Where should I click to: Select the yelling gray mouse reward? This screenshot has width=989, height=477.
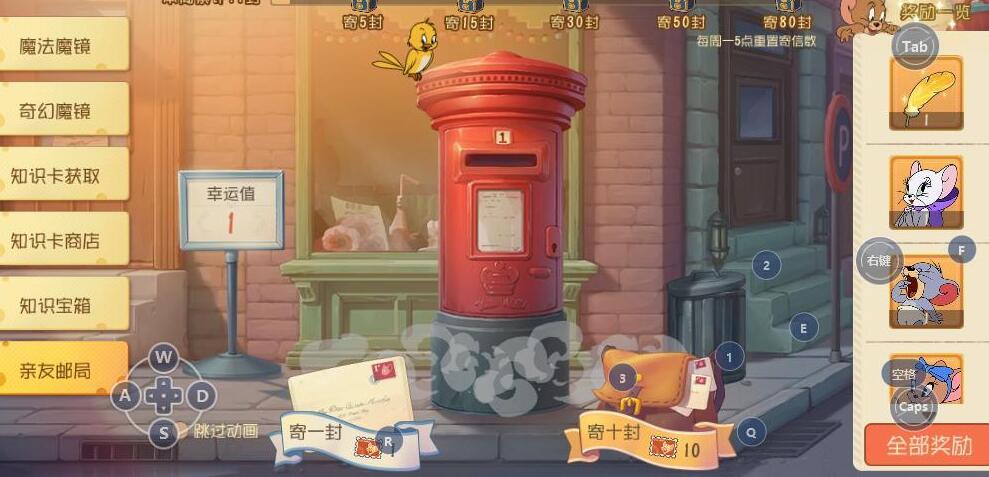pos(925,292)
